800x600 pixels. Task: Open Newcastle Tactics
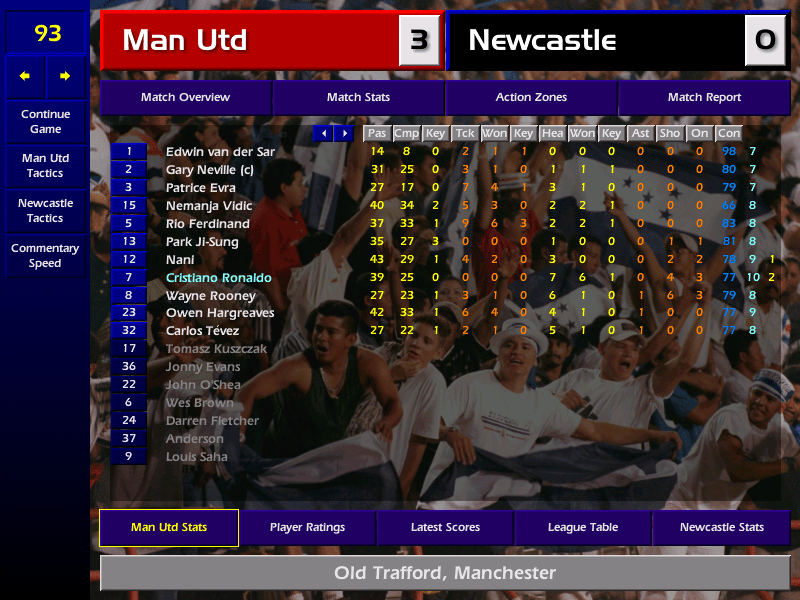(45, 211)
